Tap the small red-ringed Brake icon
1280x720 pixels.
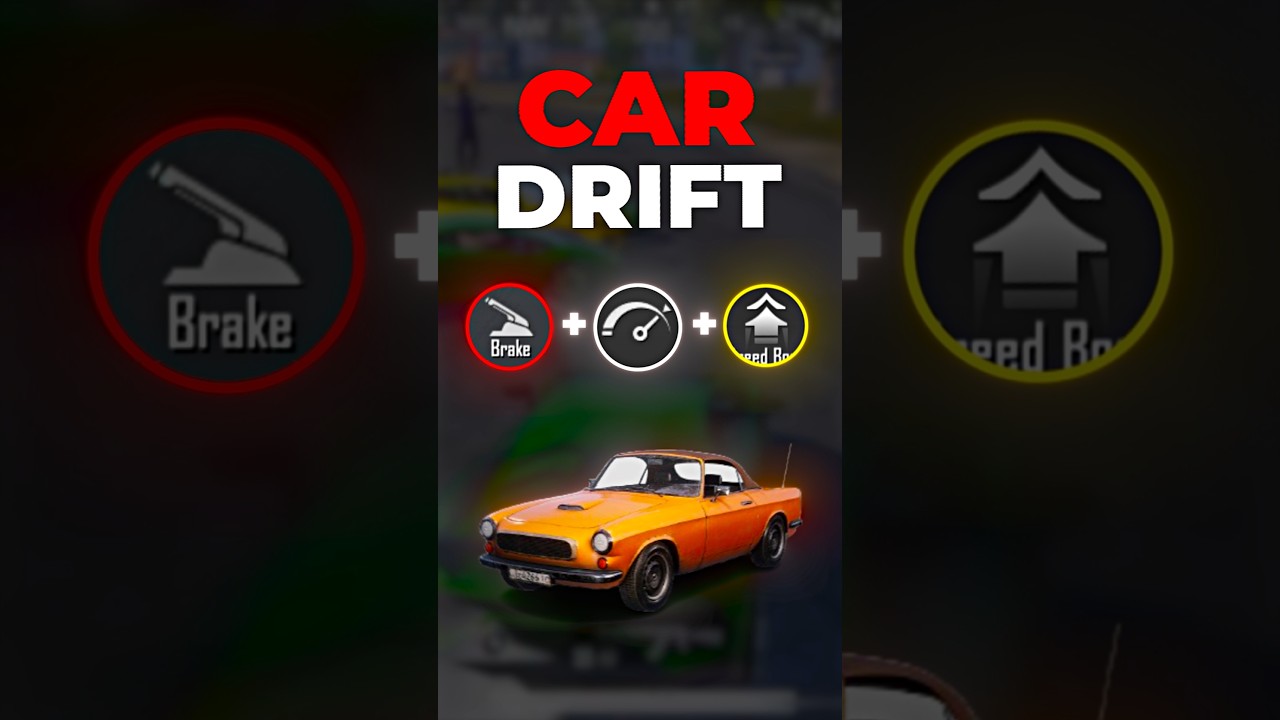coord(509,327)
